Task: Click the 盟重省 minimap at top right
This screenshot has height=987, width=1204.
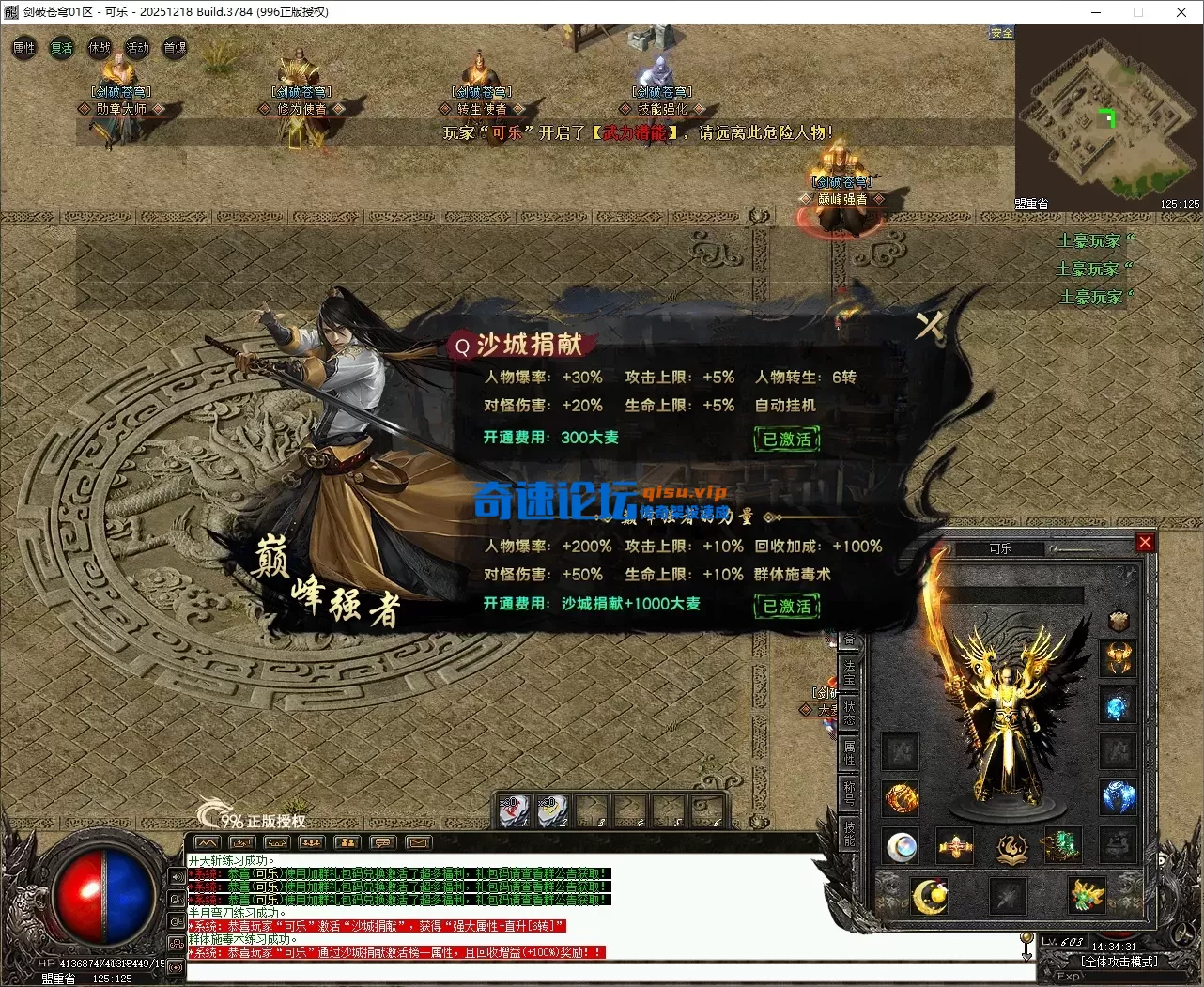Action: coord(1108,117)
